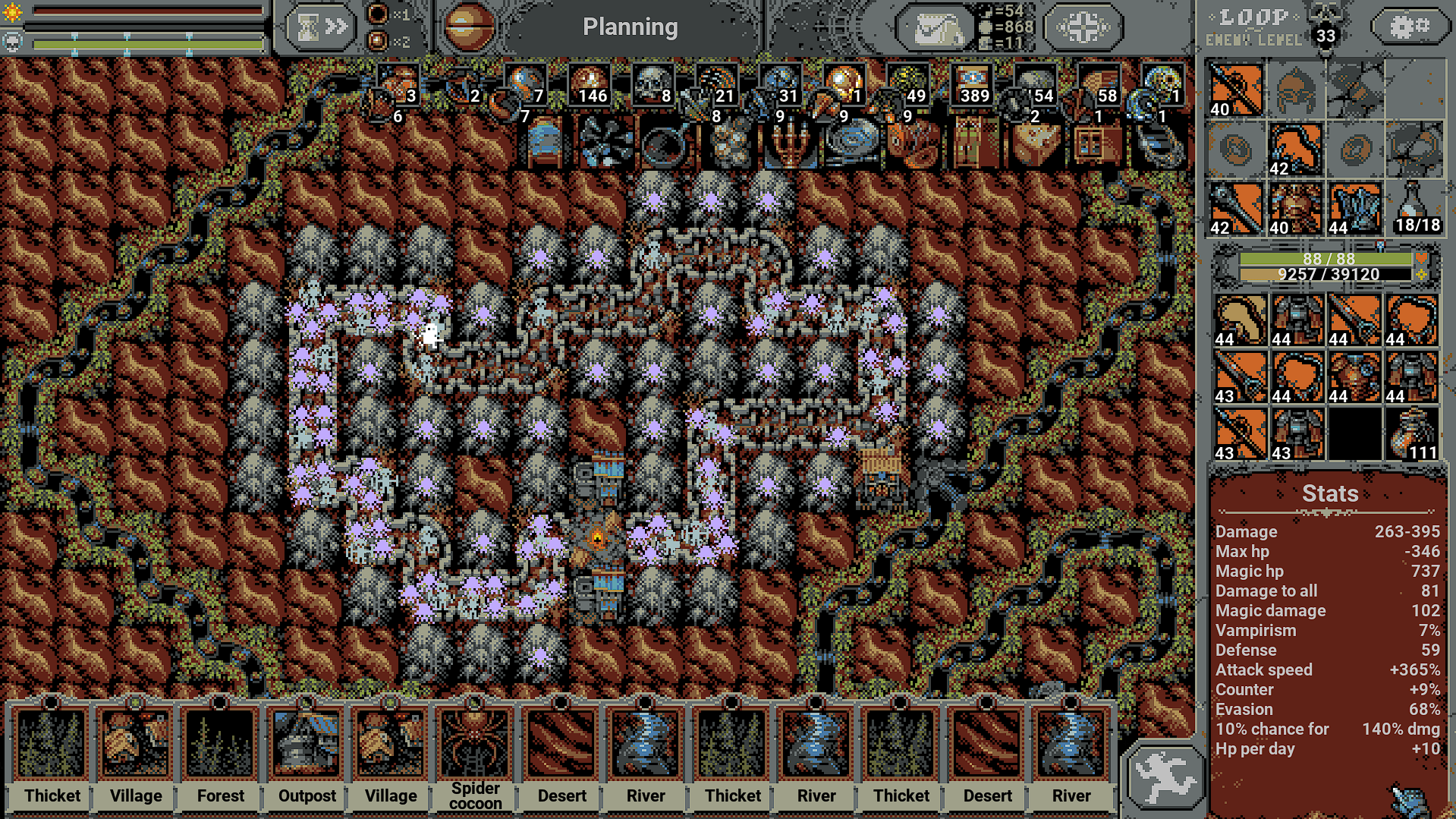1456x819 pixels.
Task: Select the equipped sword showing 40
Action: click(x=1237, y=90)
